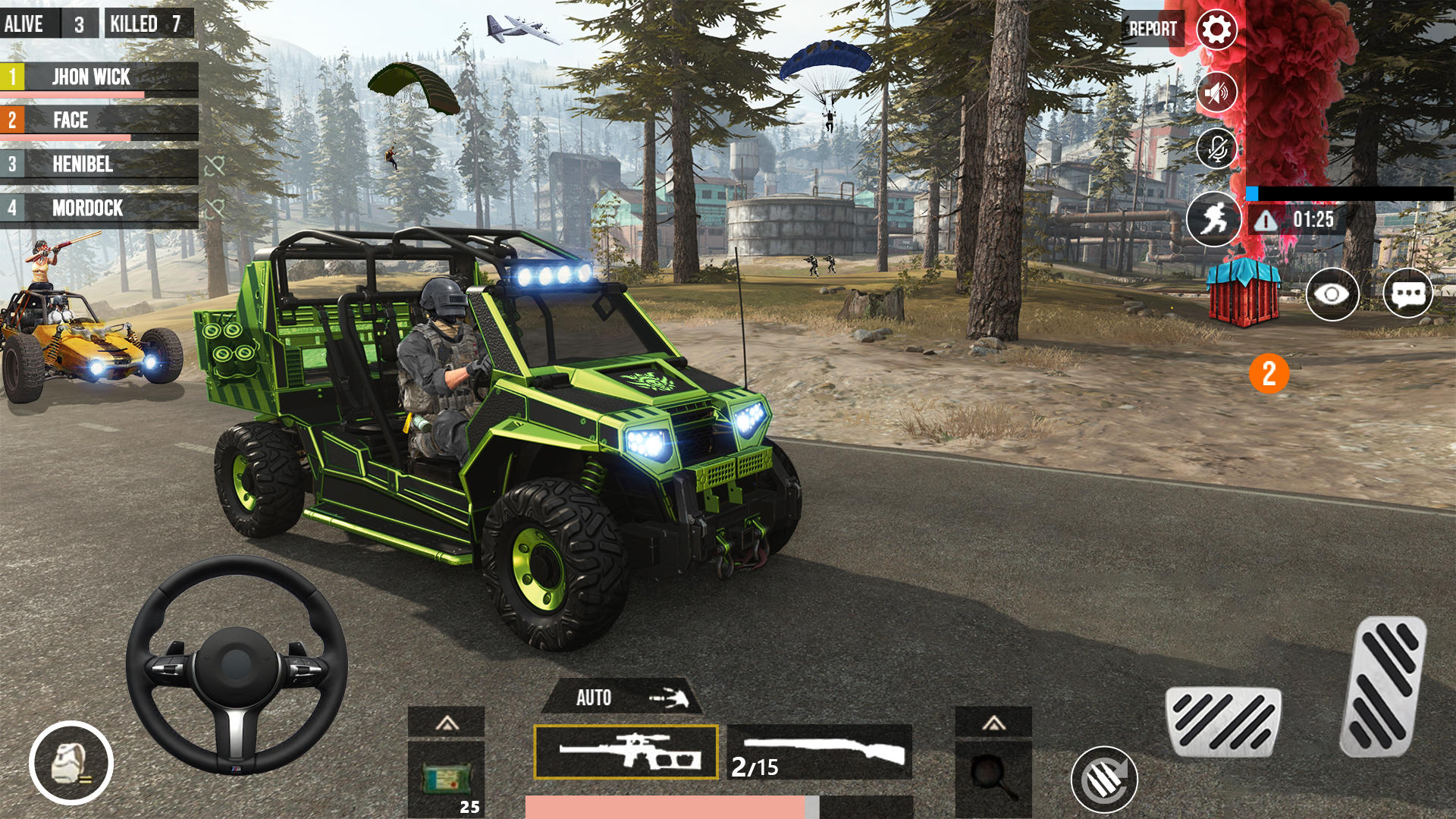Viewport: 1456px width, 819px height.
Task: Expand the pan slot chevron arrow
Action: (x=995, y=724)
